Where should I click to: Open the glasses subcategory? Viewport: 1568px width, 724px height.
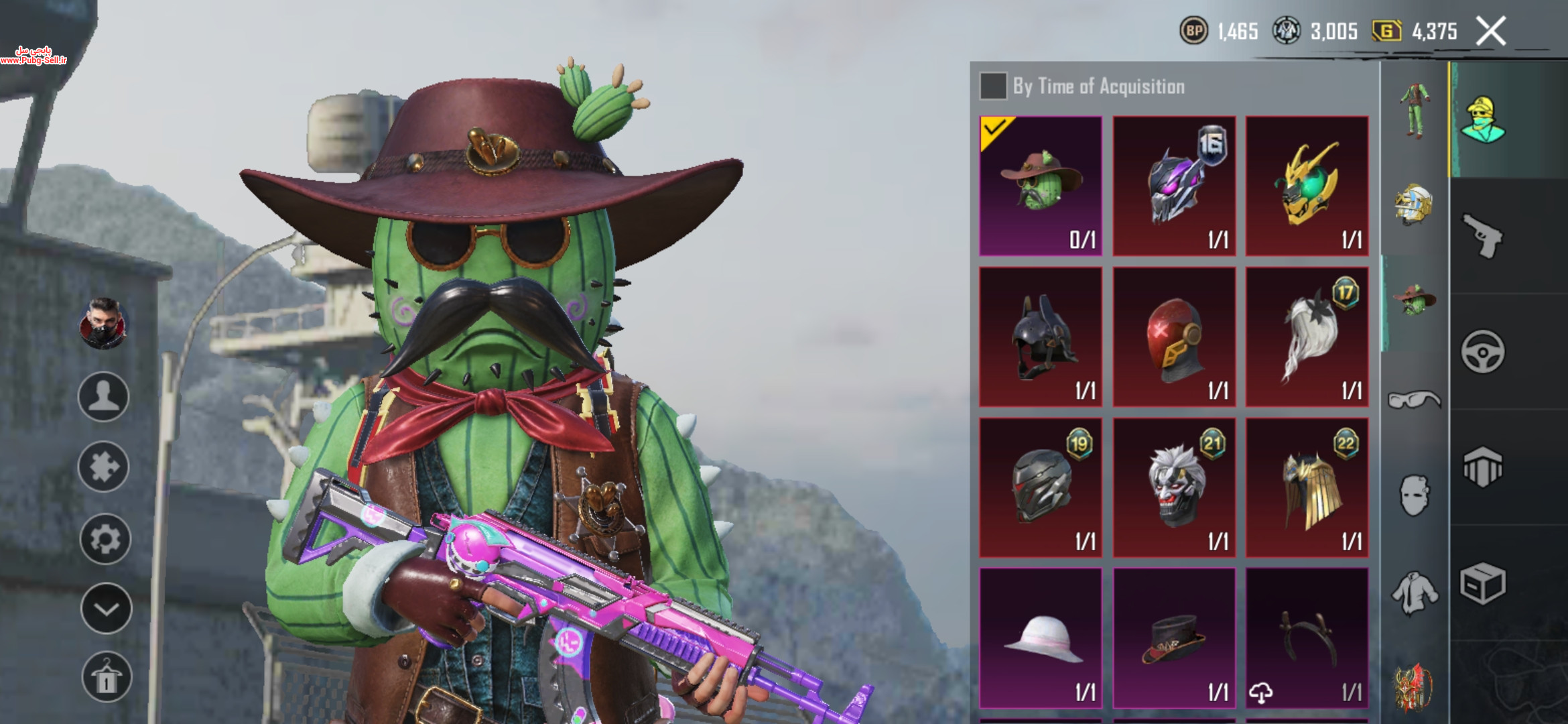pyautogui.click(x=1414, y=400)
